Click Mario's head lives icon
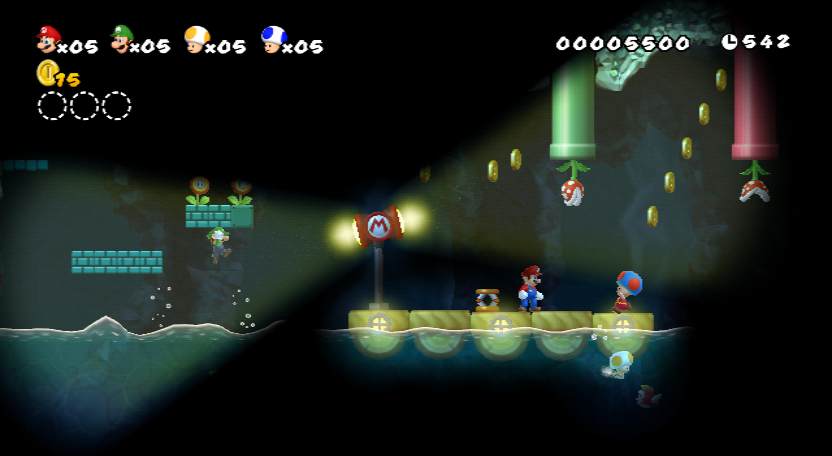This screenshot has width=832, height=456. tap(46, 39)
